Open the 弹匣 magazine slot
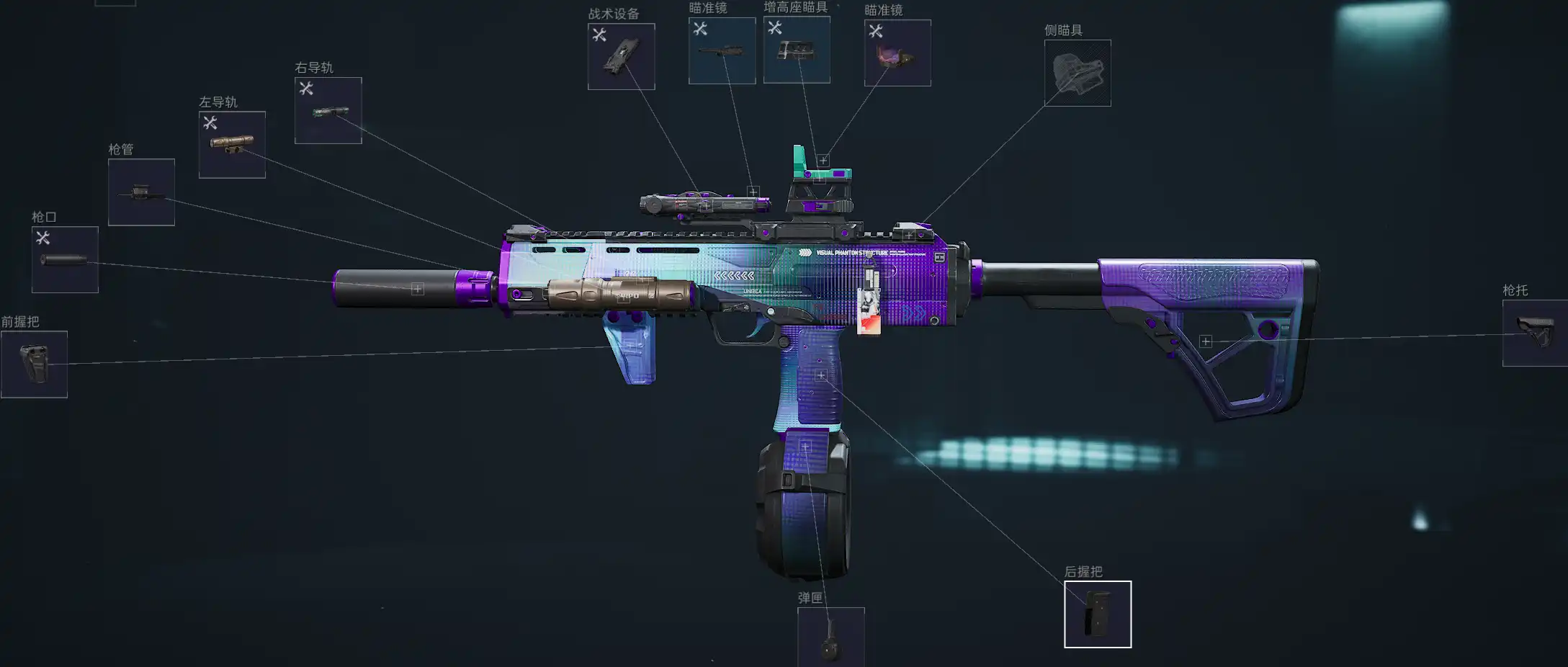1568x667 pixels. pyautogui.click(x=830, y=637)
